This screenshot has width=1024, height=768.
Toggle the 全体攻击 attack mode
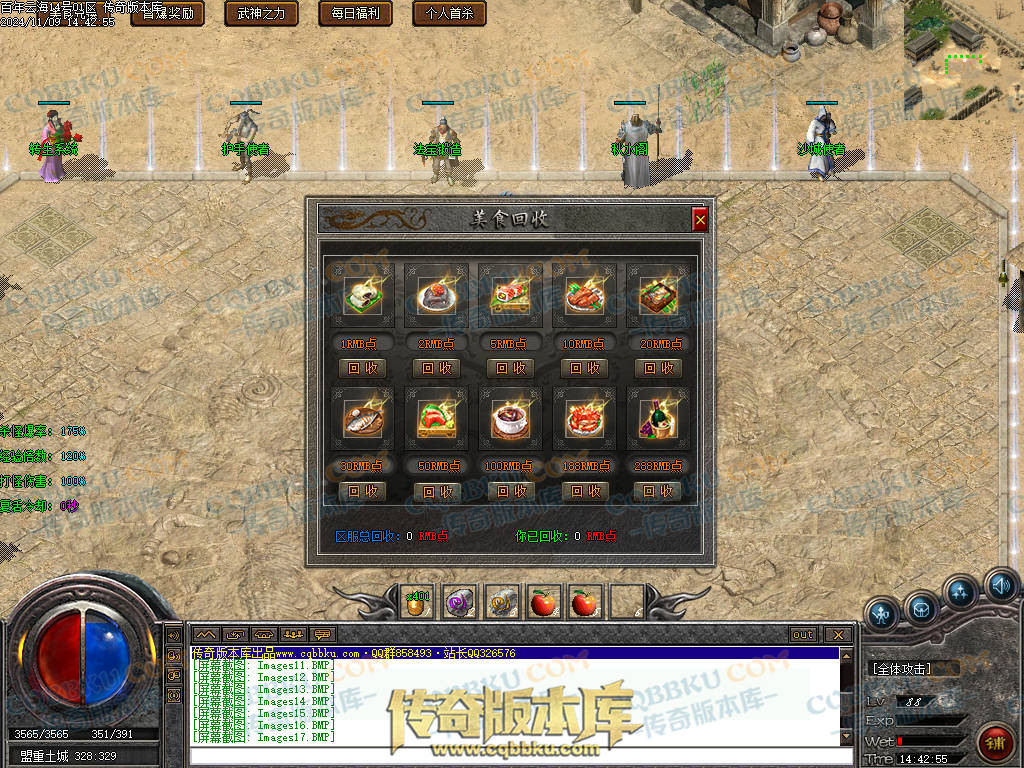pyautogui.click(x=902, y=669)
